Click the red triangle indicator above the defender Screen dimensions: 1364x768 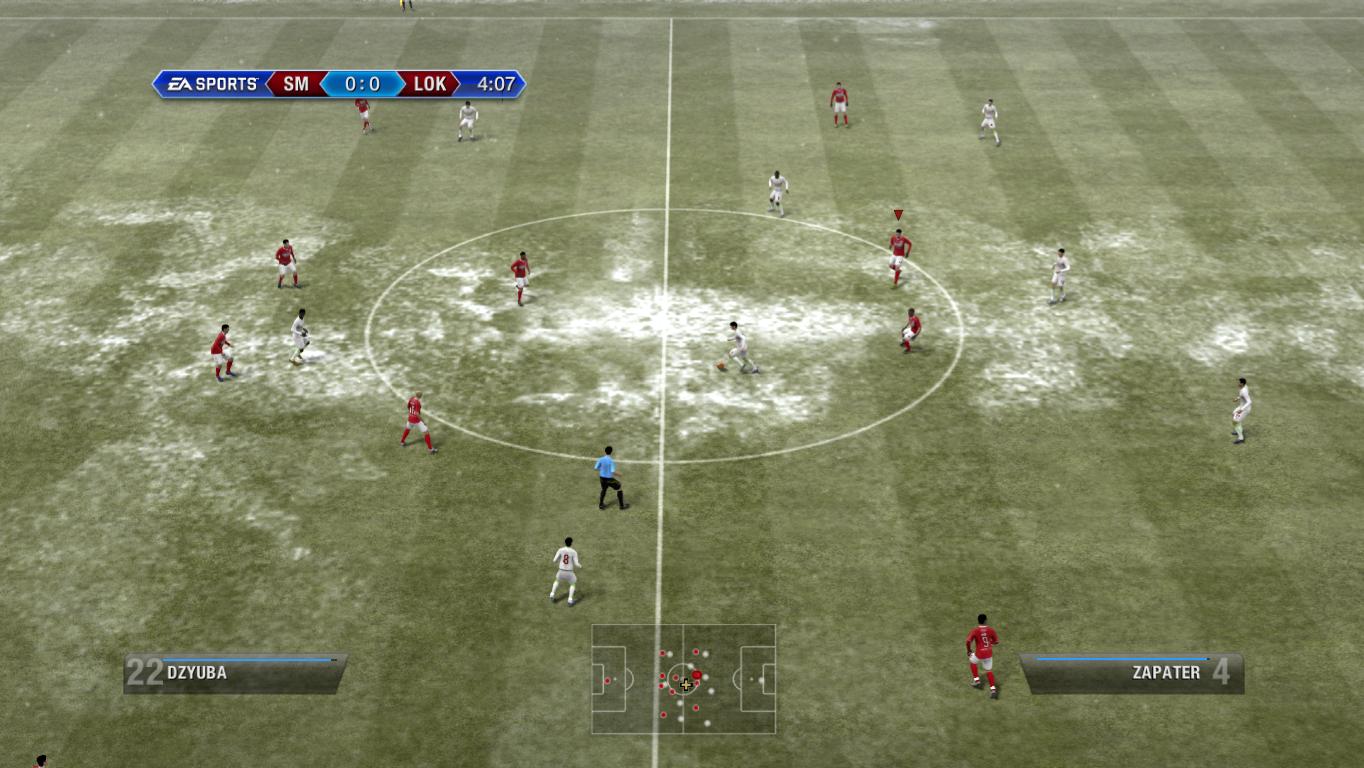click(897, 214)
